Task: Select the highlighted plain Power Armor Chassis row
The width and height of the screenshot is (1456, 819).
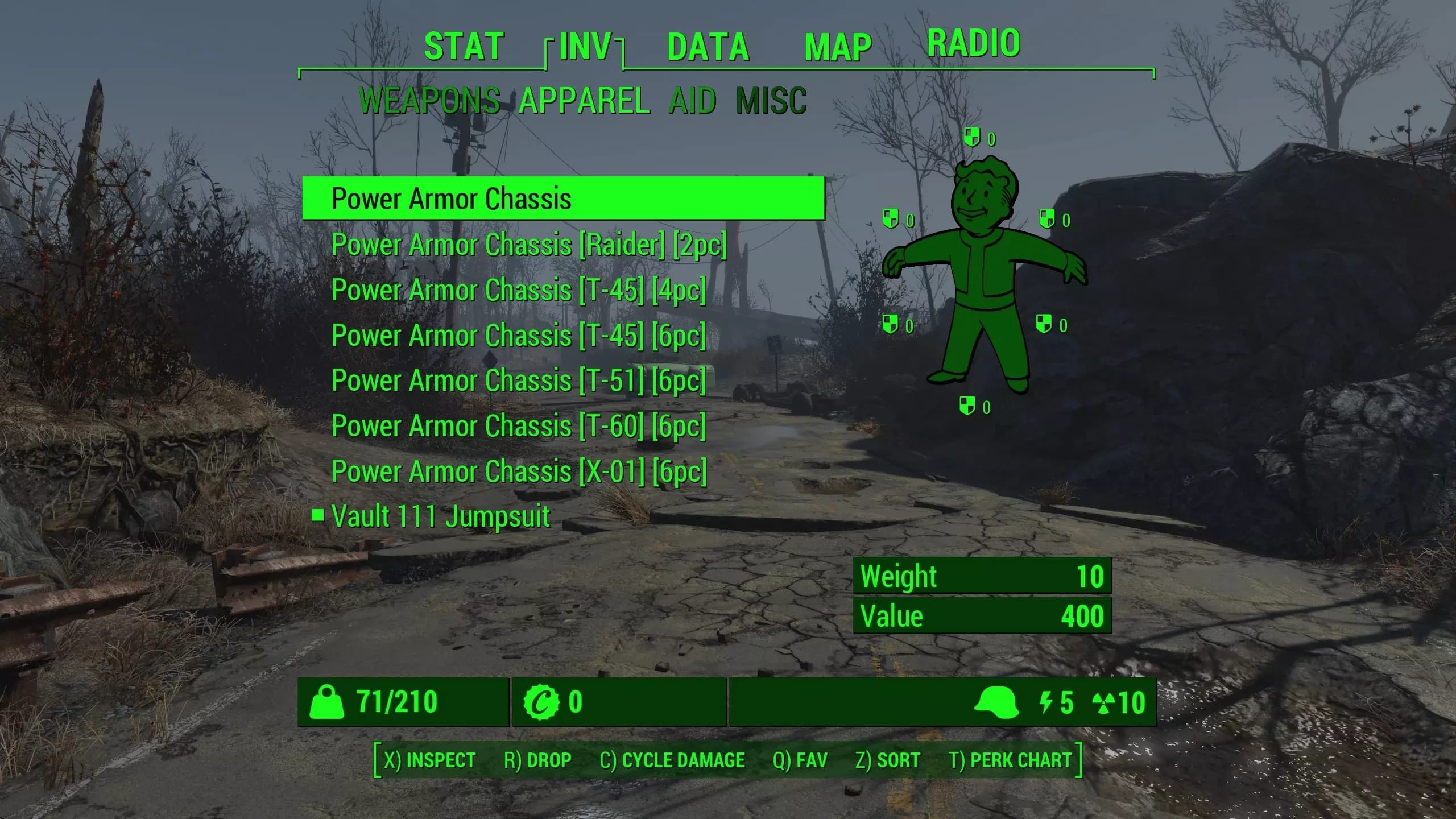Action: pos(563,198)
